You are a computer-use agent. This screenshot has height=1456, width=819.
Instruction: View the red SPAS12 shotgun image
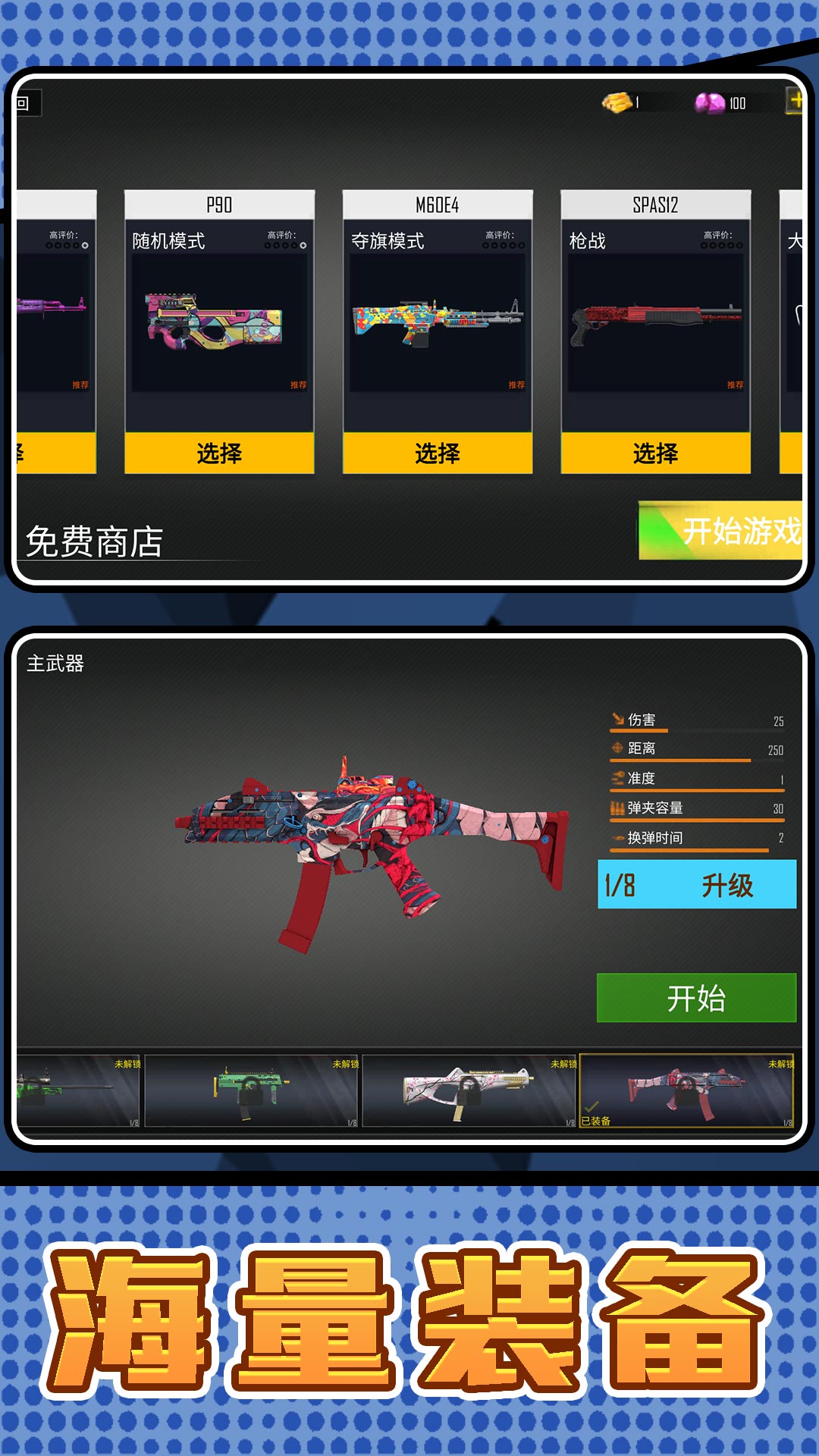tap(656, 322)
